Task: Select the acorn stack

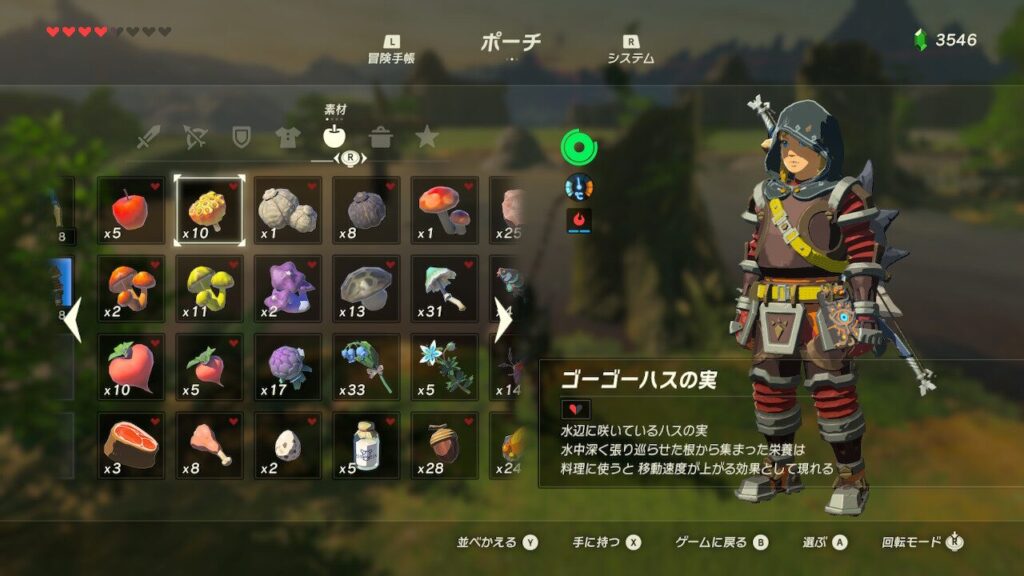Action: 445,446
